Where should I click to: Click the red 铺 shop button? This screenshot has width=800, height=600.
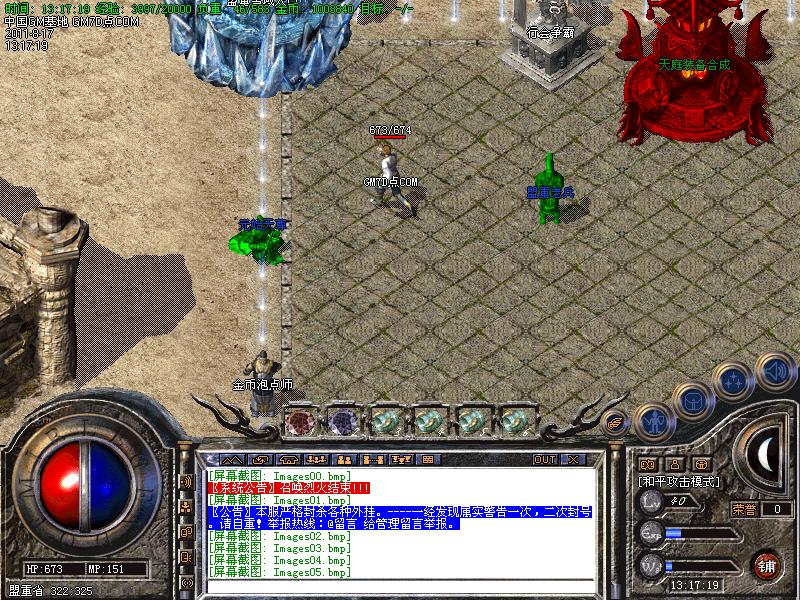(767, 565)
